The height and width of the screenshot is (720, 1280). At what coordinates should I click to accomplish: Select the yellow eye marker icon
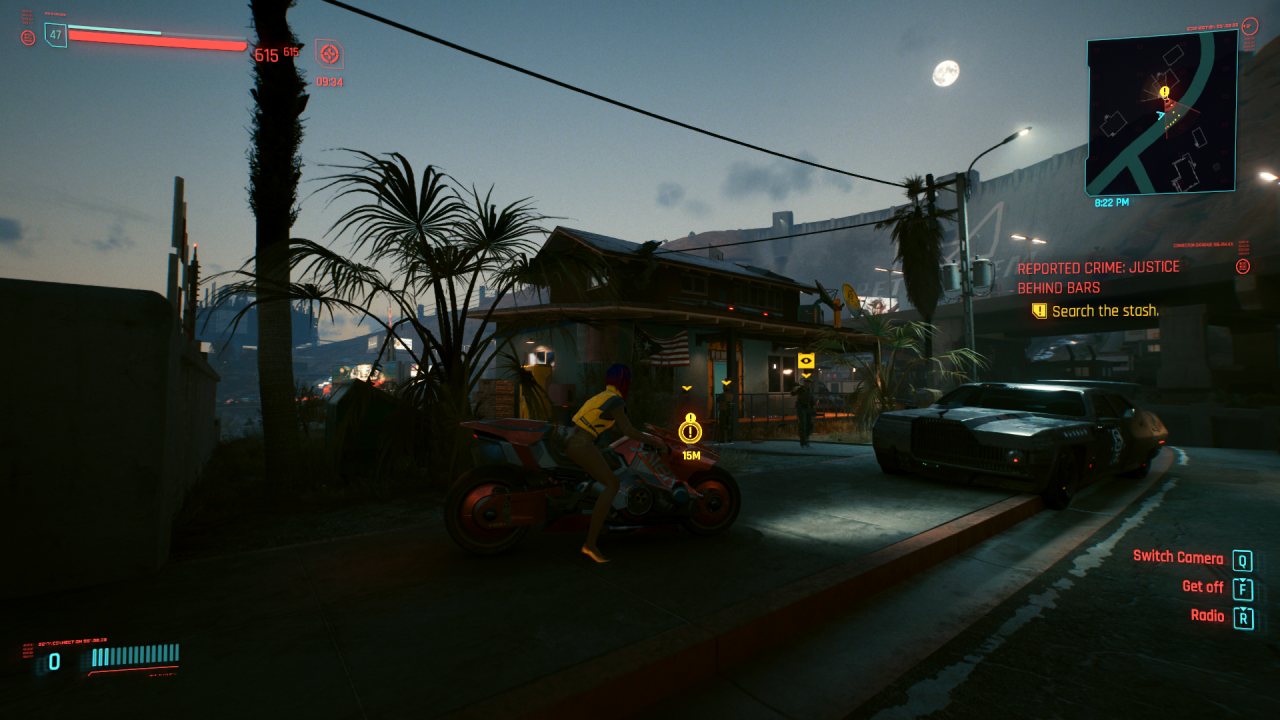click(x=806, y=360)
